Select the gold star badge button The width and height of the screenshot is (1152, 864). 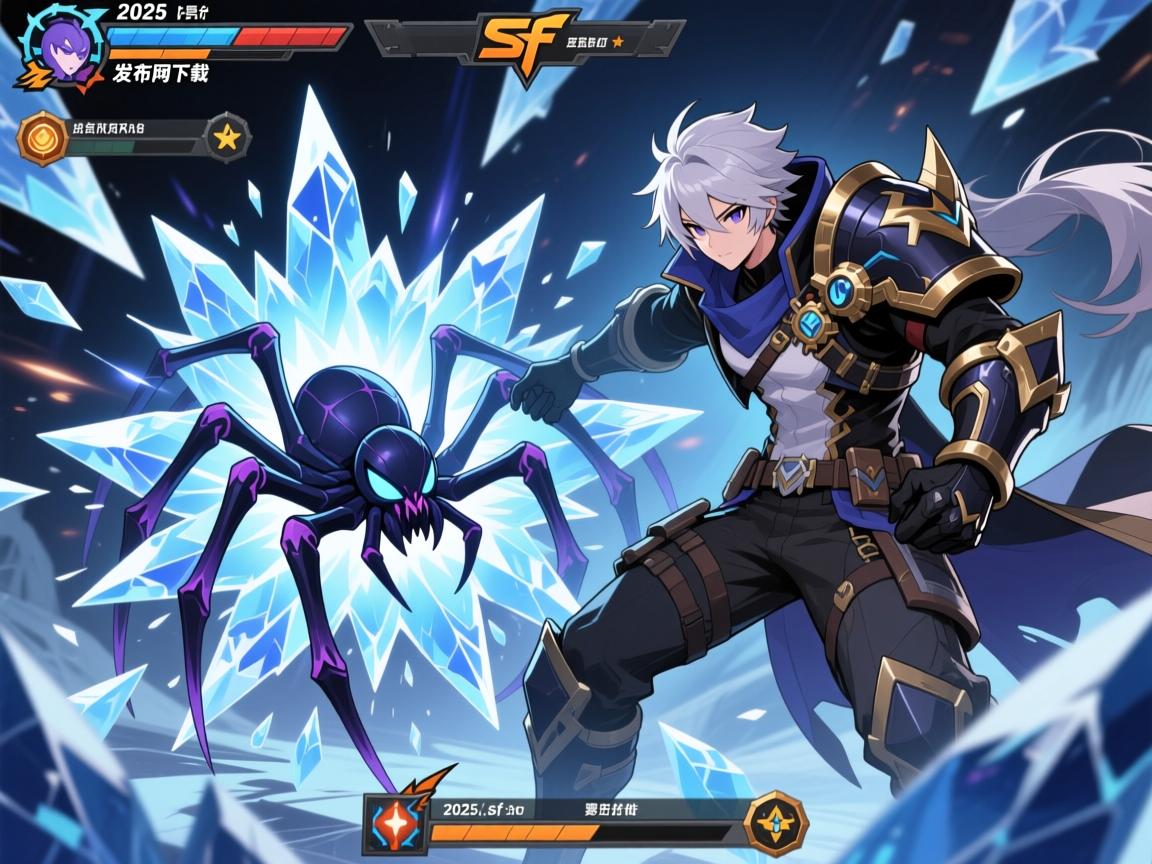[228, 138]
